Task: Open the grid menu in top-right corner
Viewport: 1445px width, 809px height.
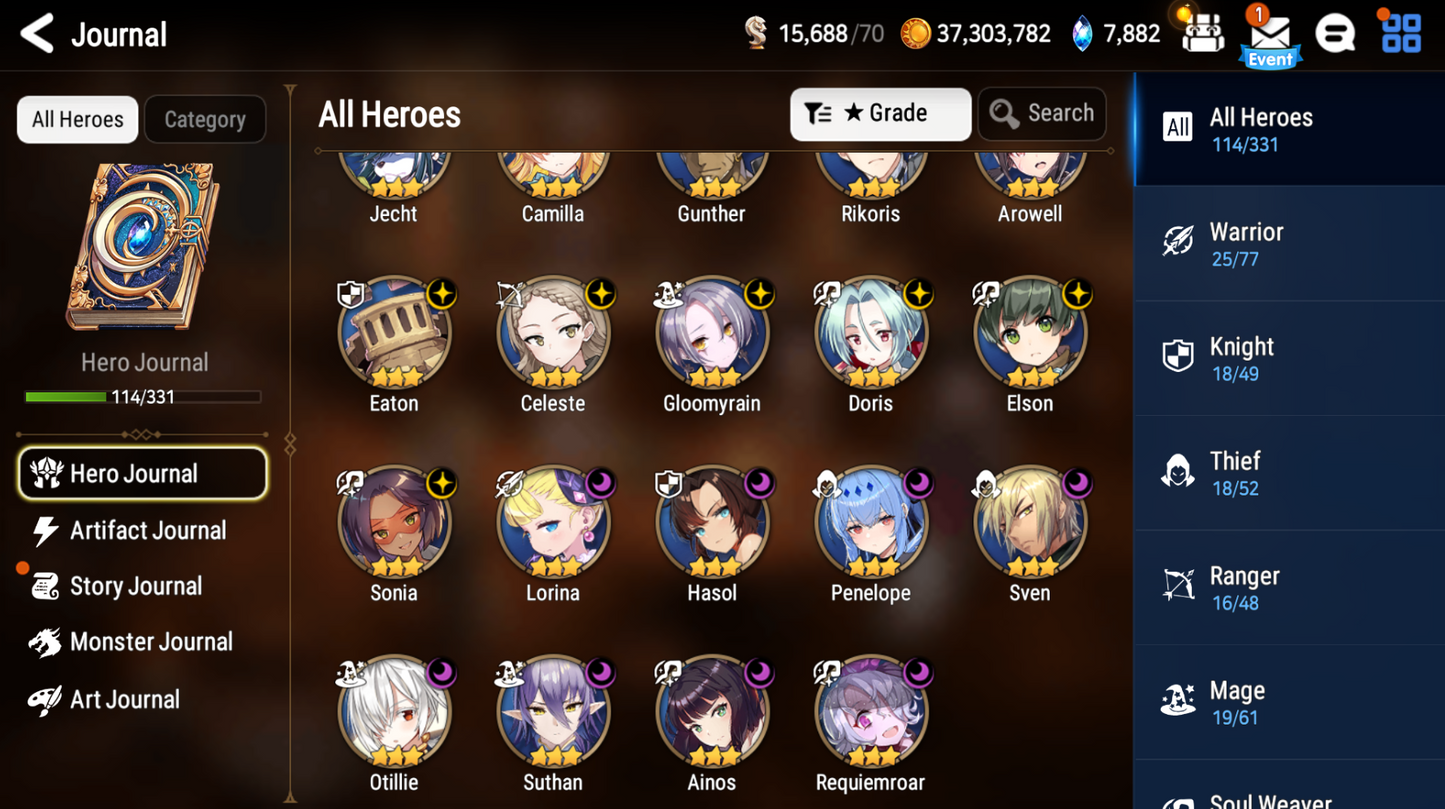Action: tap(1401, 32)
